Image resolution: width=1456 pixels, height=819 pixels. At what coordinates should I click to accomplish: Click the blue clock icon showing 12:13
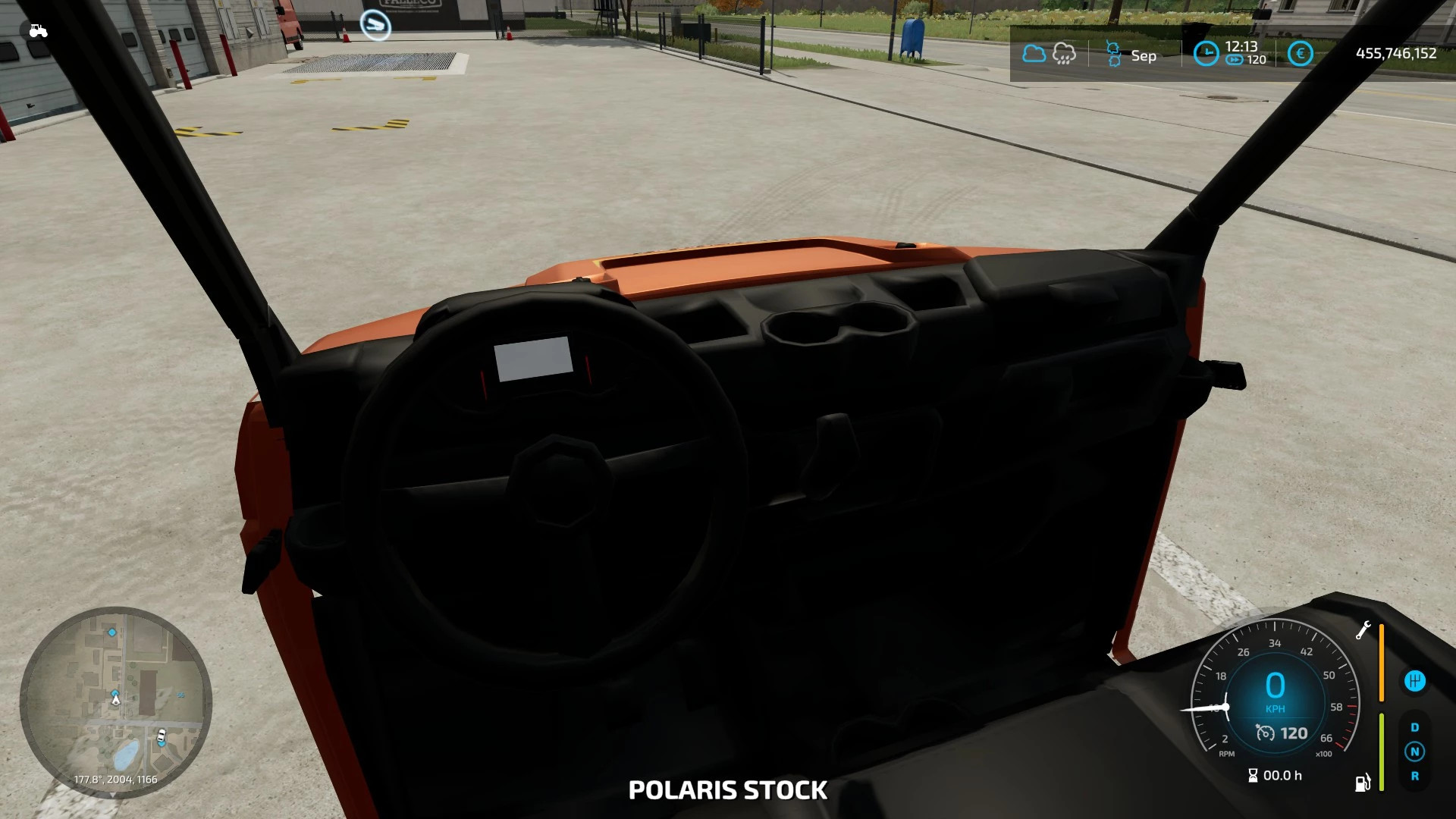point(1206,53)
